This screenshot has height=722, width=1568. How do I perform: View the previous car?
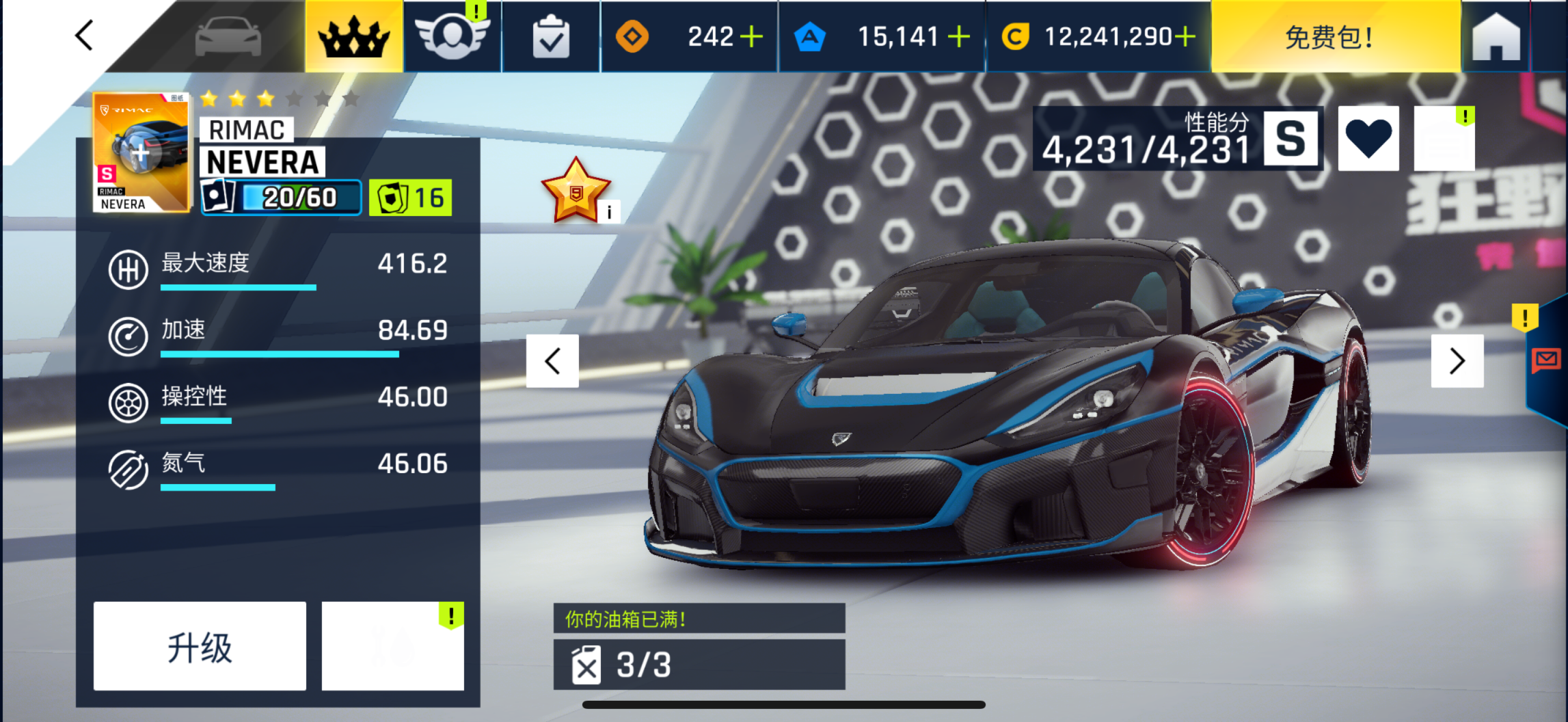(552, 361)
